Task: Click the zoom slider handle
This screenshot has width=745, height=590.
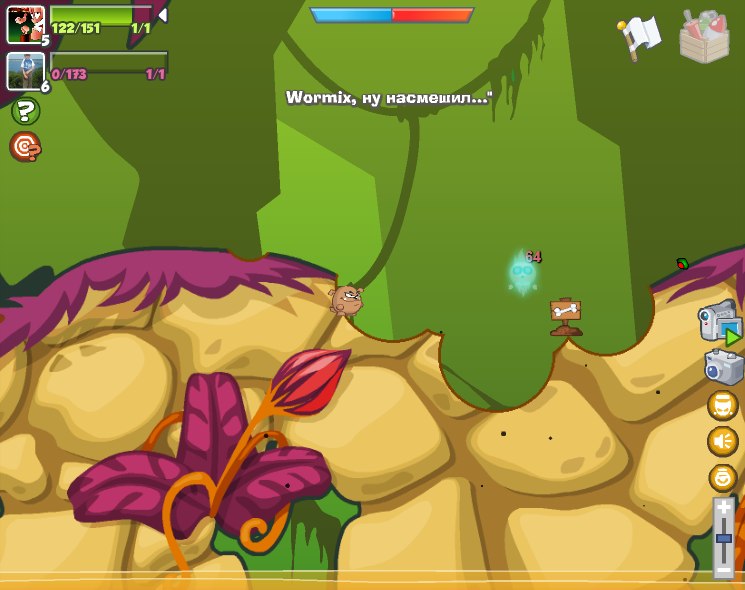Action: [x=724, y=539]
